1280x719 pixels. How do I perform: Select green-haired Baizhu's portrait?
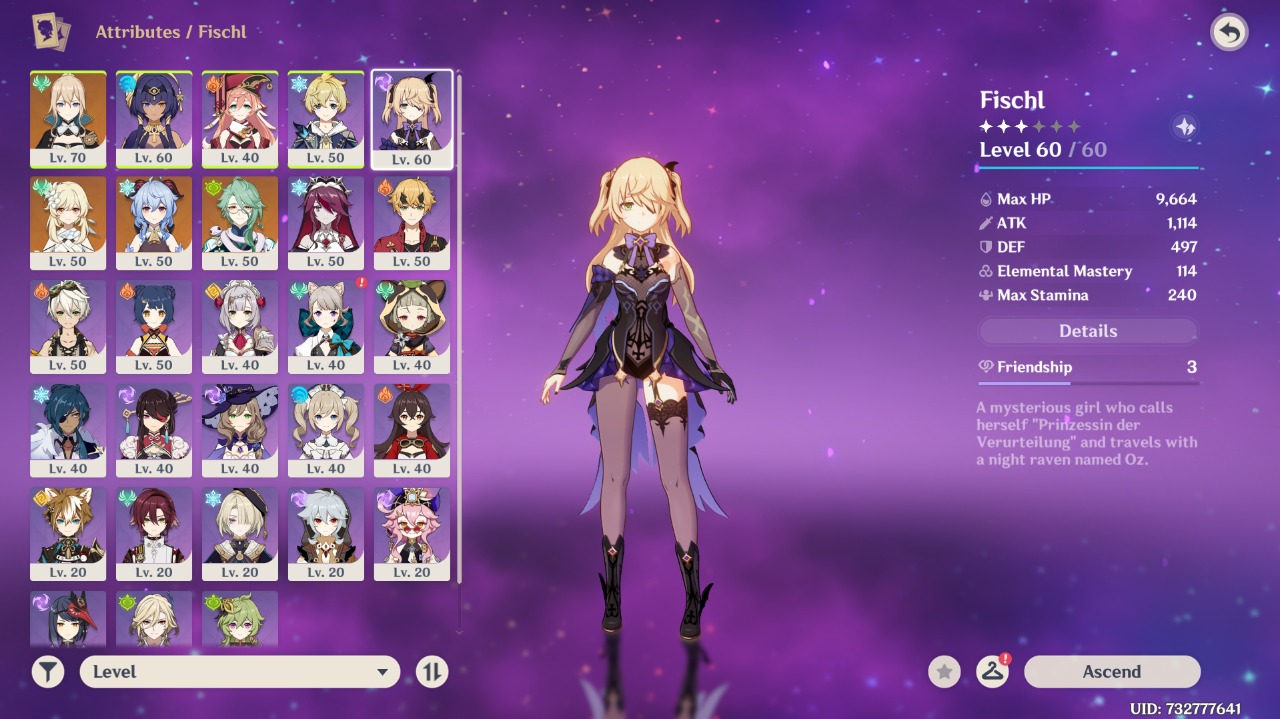(240, 223)
